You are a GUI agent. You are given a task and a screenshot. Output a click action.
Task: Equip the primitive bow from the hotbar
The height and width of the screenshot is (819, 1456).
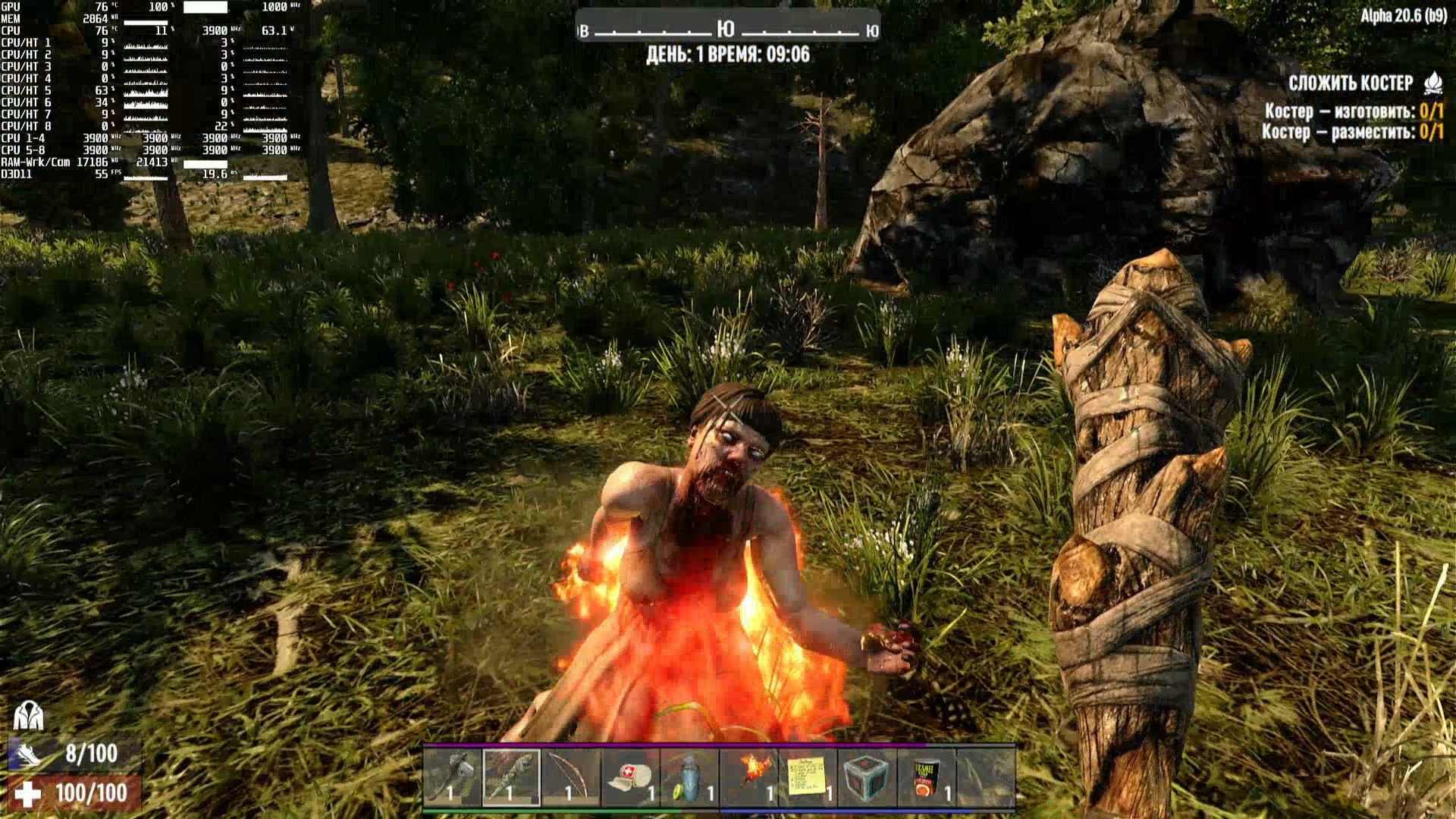click(x=570, y=777)
